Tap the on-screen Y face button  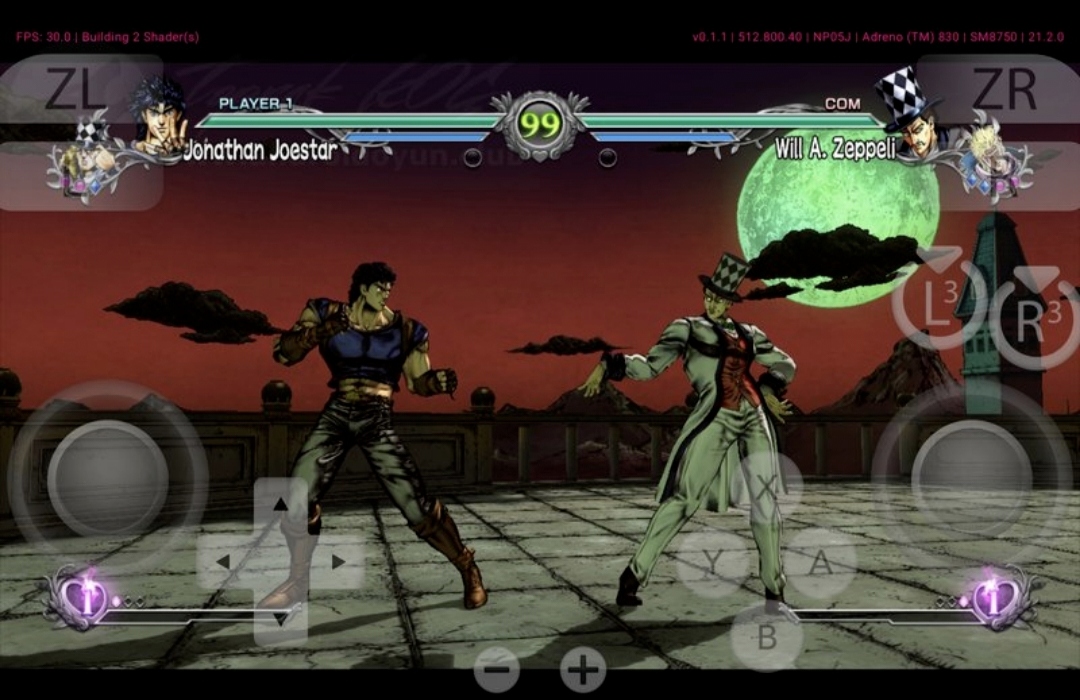click(712, 564)
